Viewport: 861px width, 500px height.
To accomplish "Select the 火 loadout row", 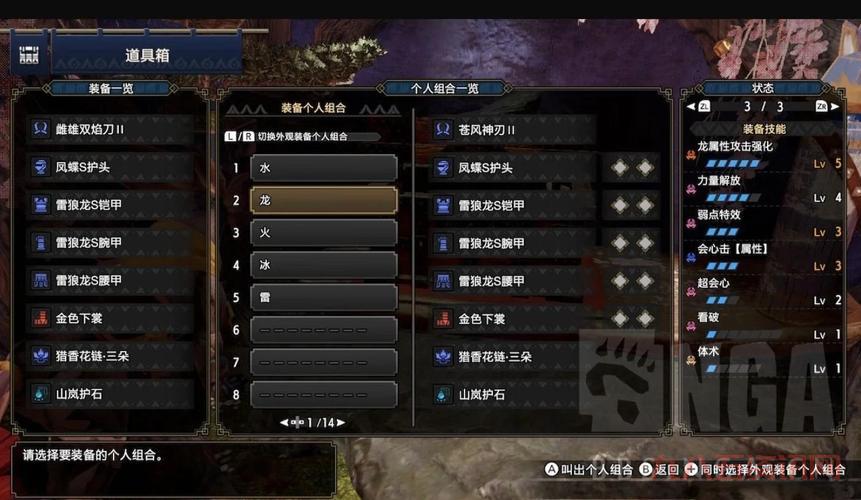I will 323,233.
